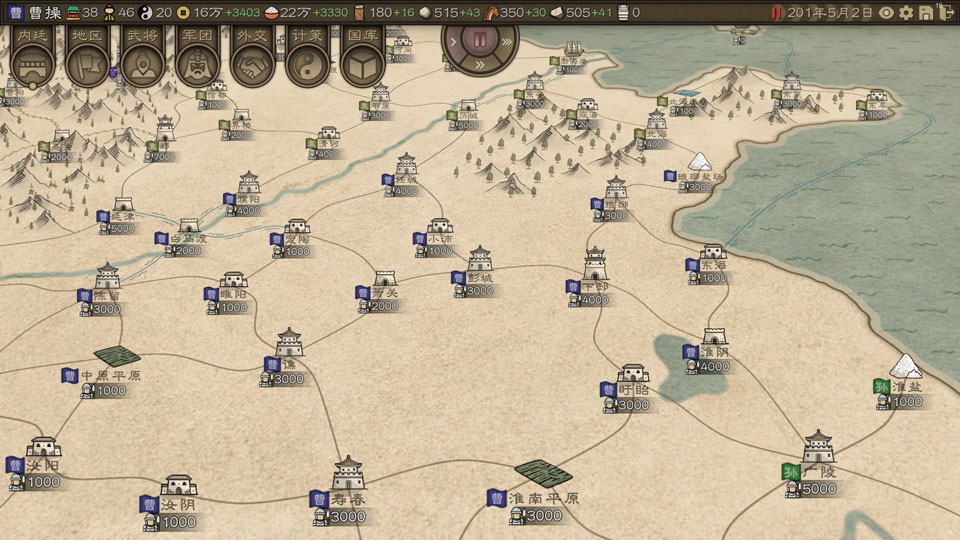Click the 曹操 faction badge in top bar
Screen dimensions: 960x540
(x=36, y=13)
